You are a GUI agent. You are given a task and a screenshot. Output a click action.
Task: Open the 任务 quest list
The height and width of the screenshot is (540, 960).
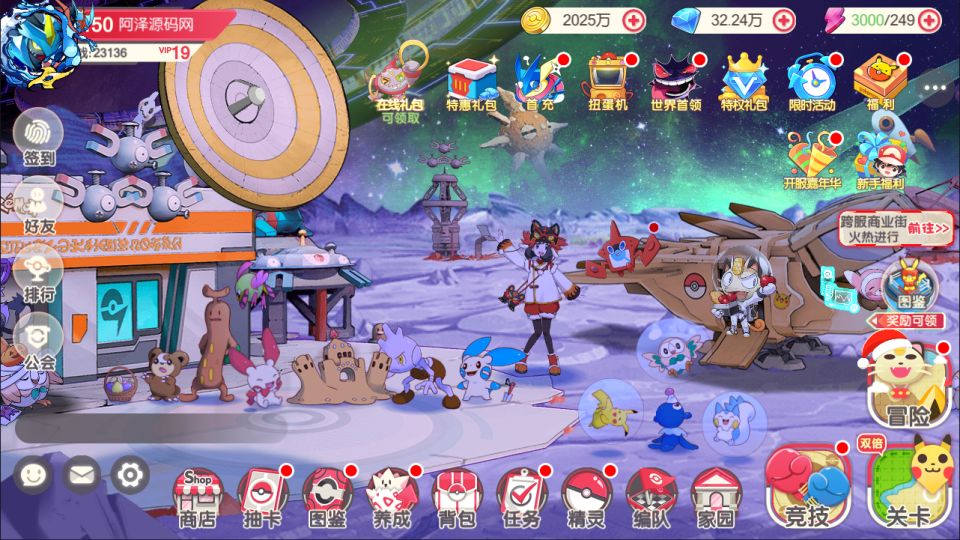(522, 497)
